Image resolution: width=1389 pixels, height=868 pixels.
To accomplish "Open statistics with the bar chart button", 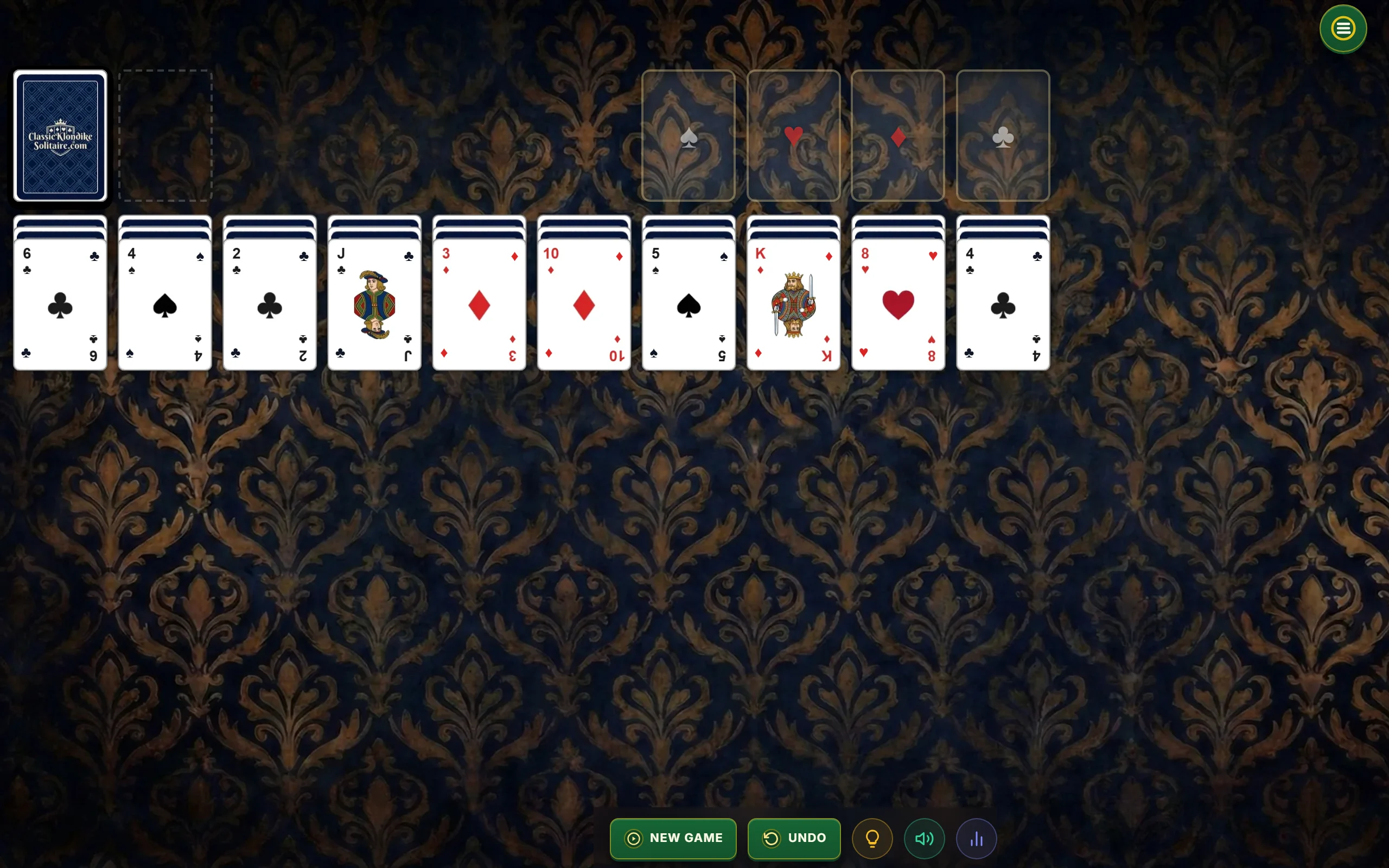I will (x=976, y=839).
